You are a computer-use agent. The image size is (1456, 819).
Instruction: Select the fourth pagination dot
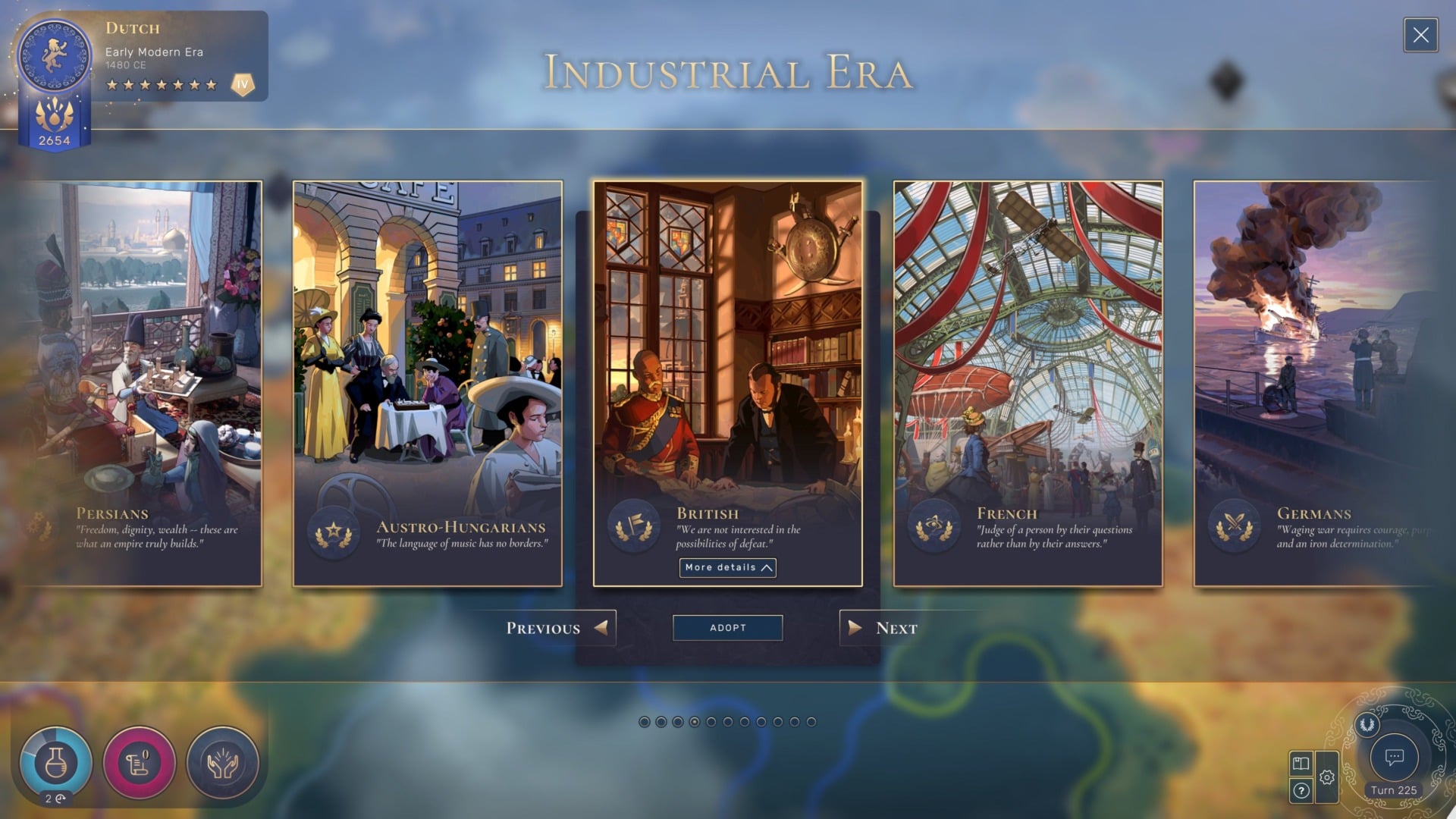click(x=695, y=722)
